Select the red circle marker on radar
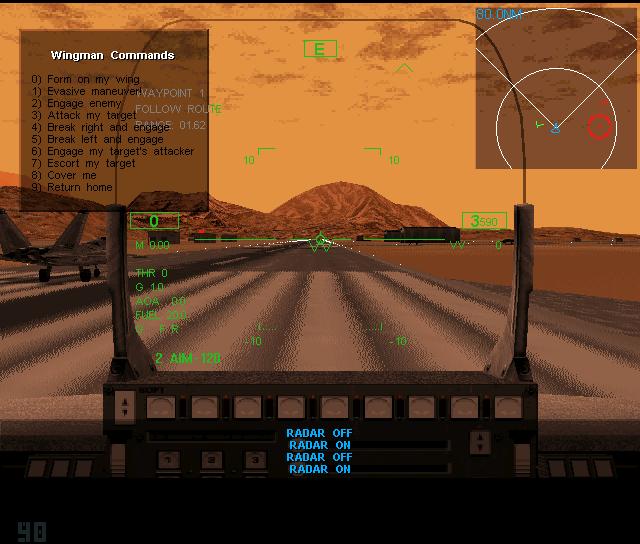Screen dimensions: 640x544 coord(599,126)
